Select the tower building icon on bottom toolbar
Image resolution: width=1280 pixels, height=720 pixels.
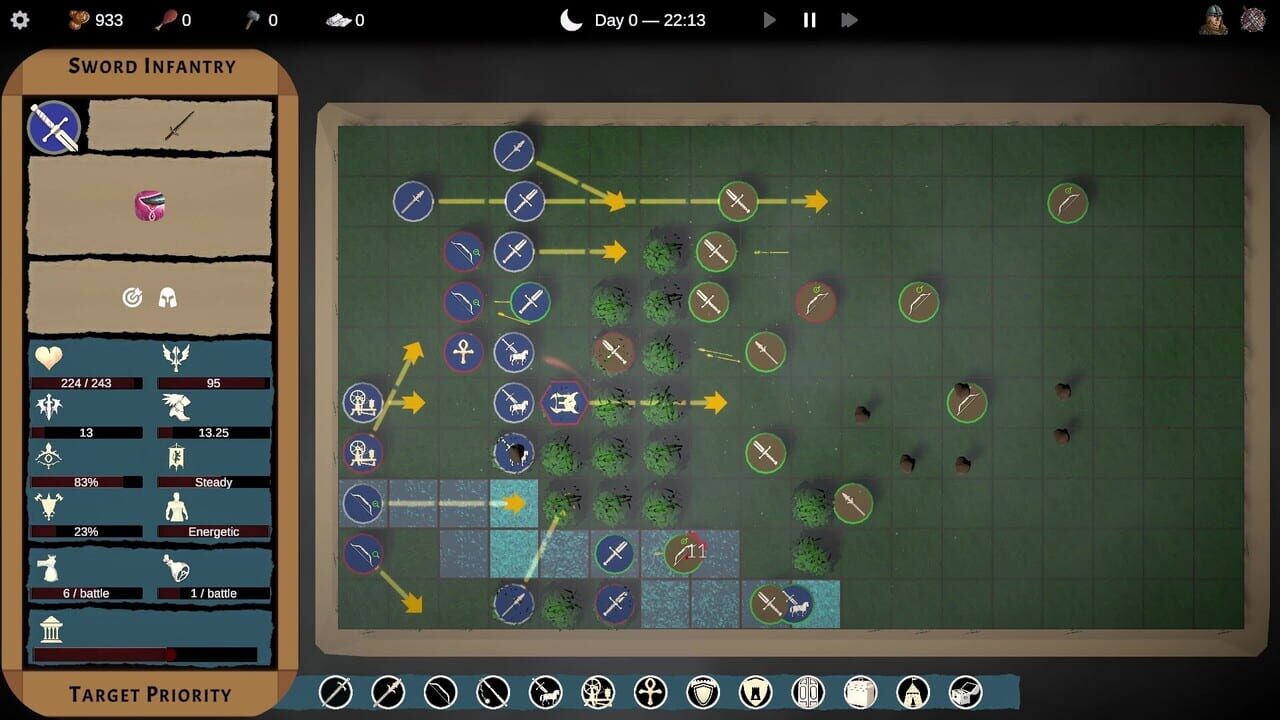[753, 691]
